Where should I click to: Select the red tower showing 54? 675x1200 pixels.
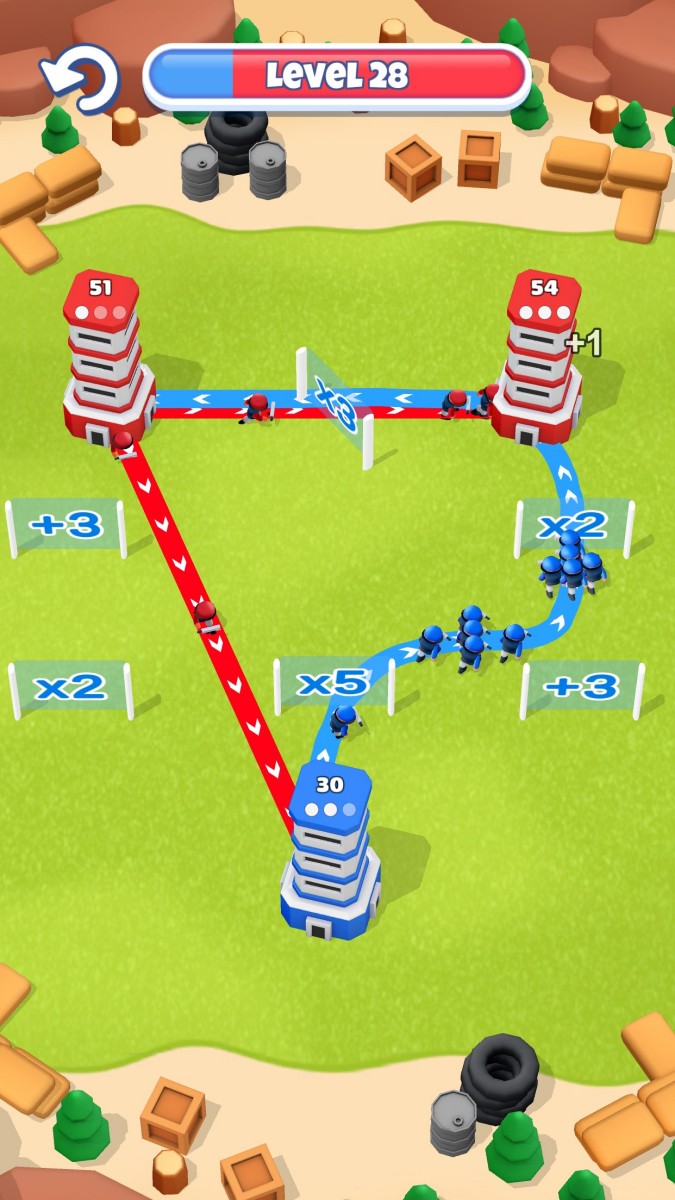tap(541, 362)
